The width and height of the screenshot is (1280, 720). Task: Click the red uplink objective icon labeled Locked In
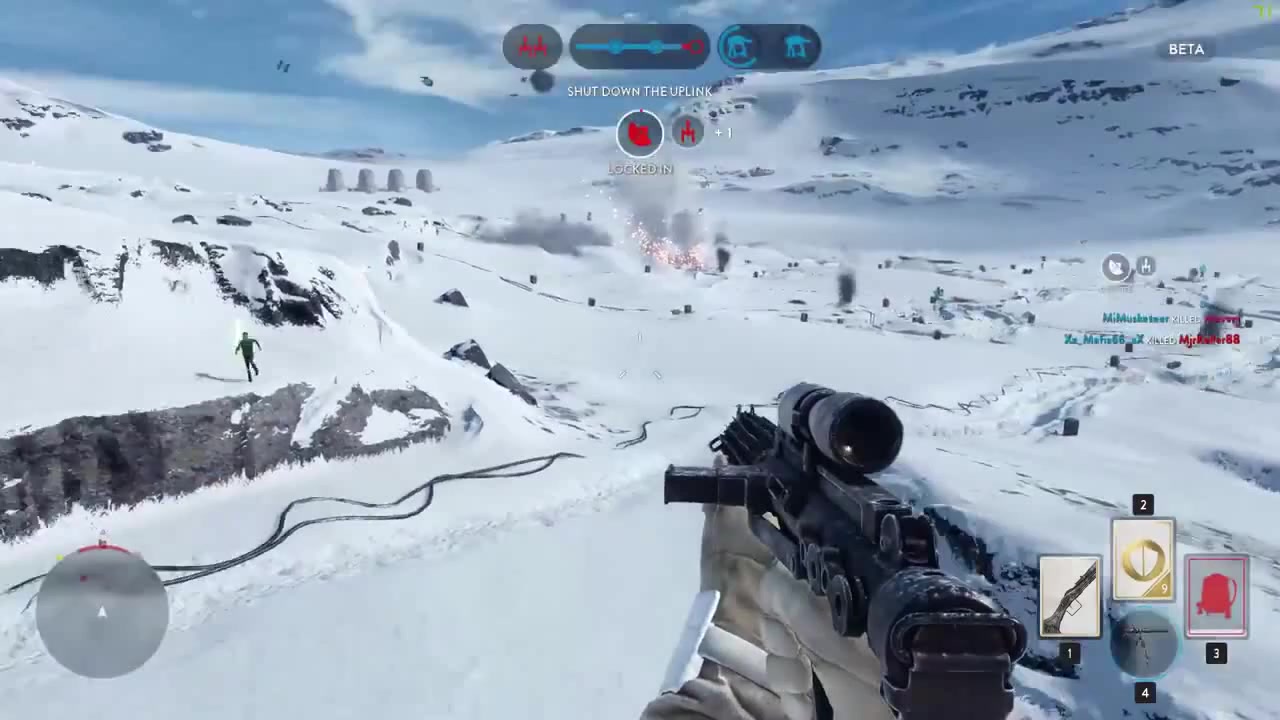click(640, 133)
